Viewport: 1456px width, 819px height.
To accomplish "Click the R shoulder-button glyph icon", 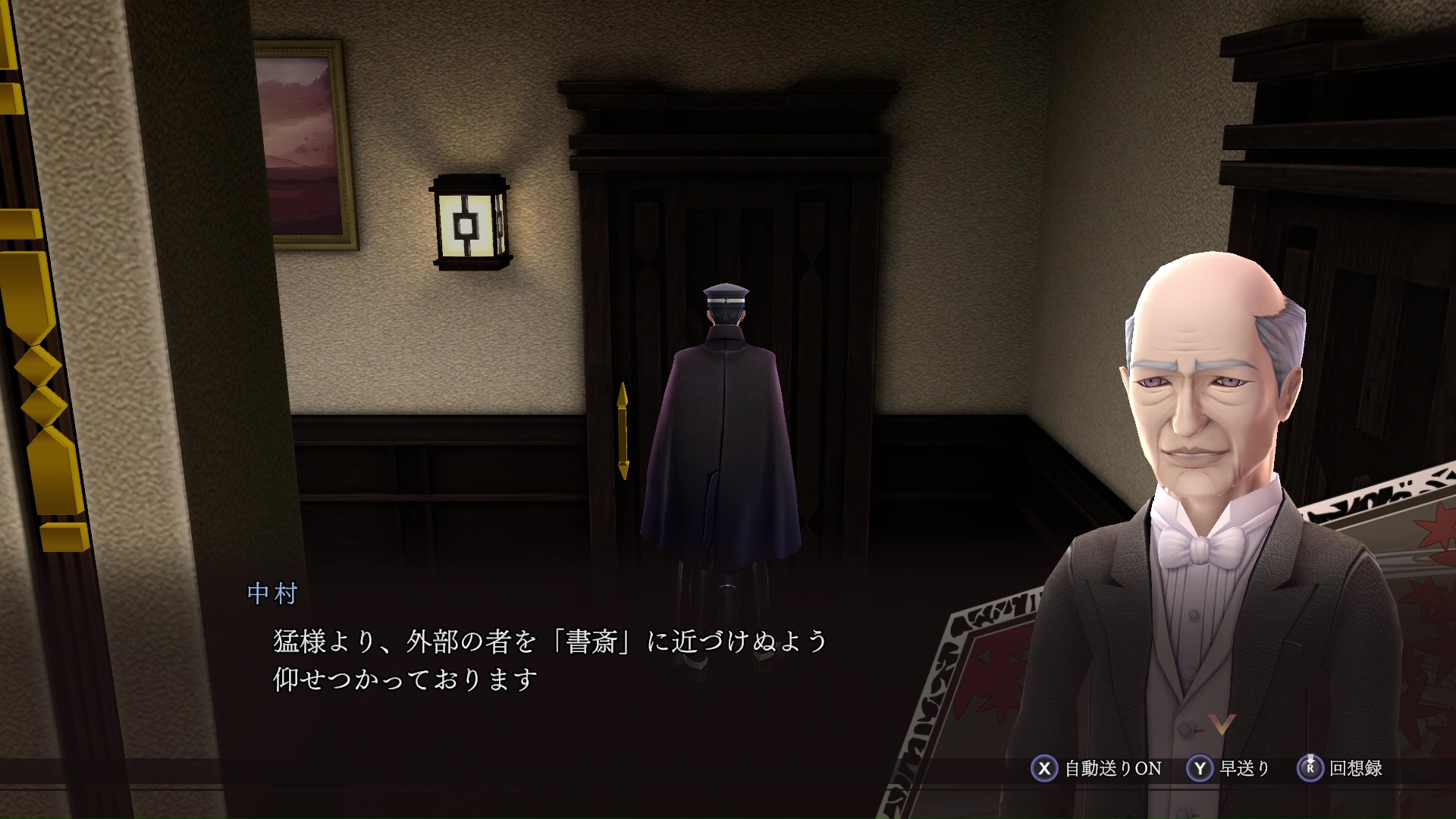I will point(1312,768).
